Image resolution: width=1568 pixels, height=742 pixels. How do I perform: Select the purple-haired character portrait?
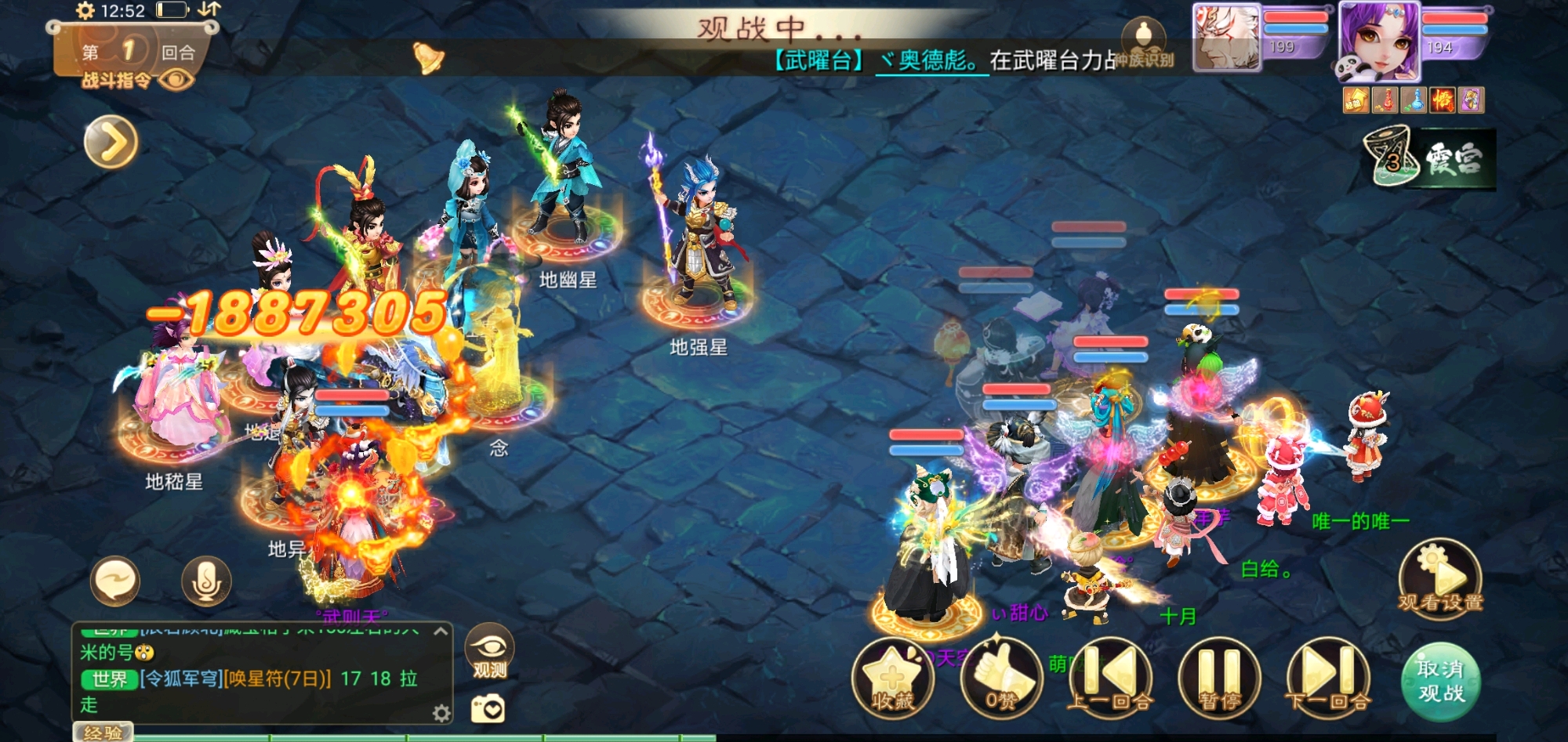click(1378, 41)
